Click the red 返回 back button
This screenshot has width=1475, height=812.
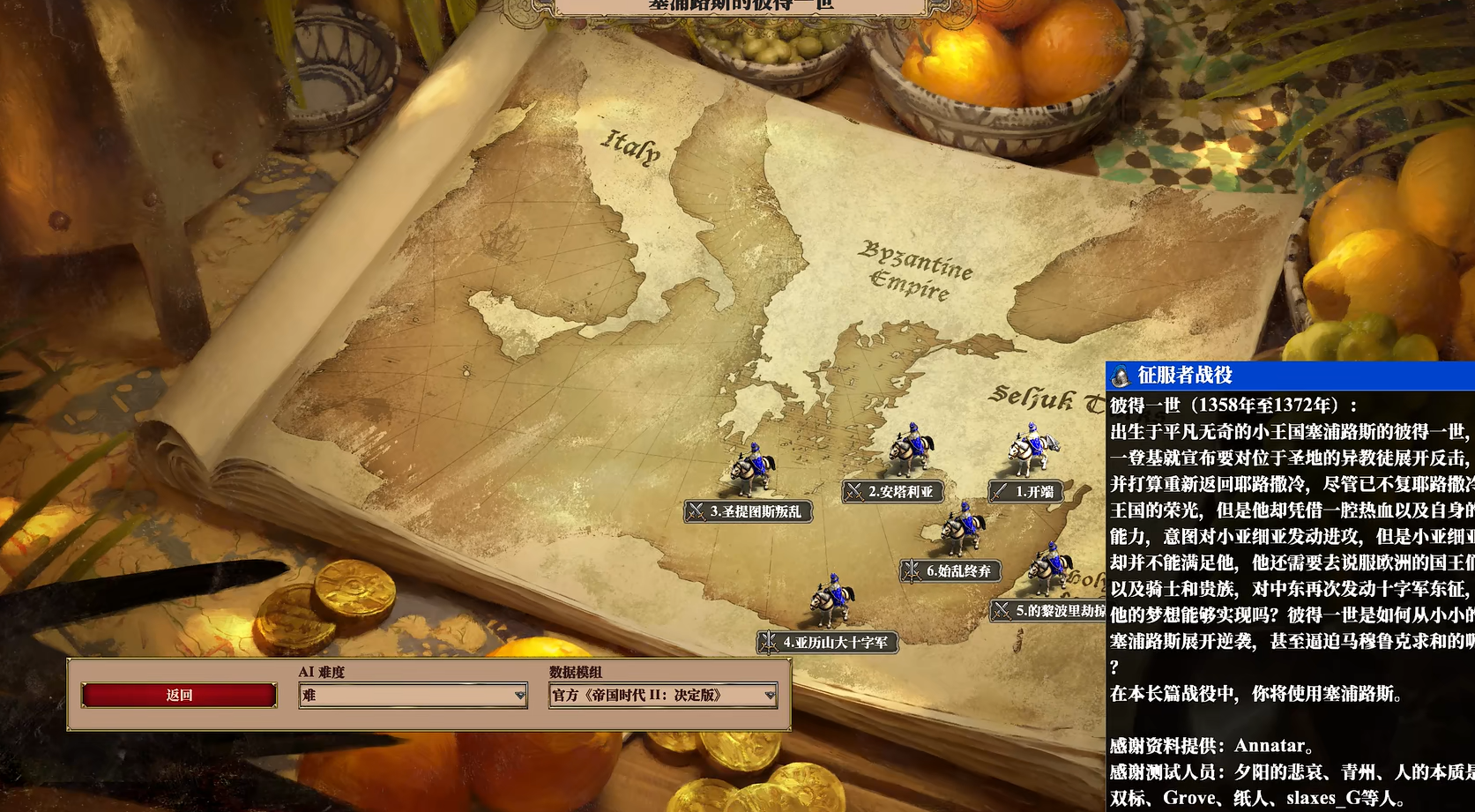coord(179,696)
